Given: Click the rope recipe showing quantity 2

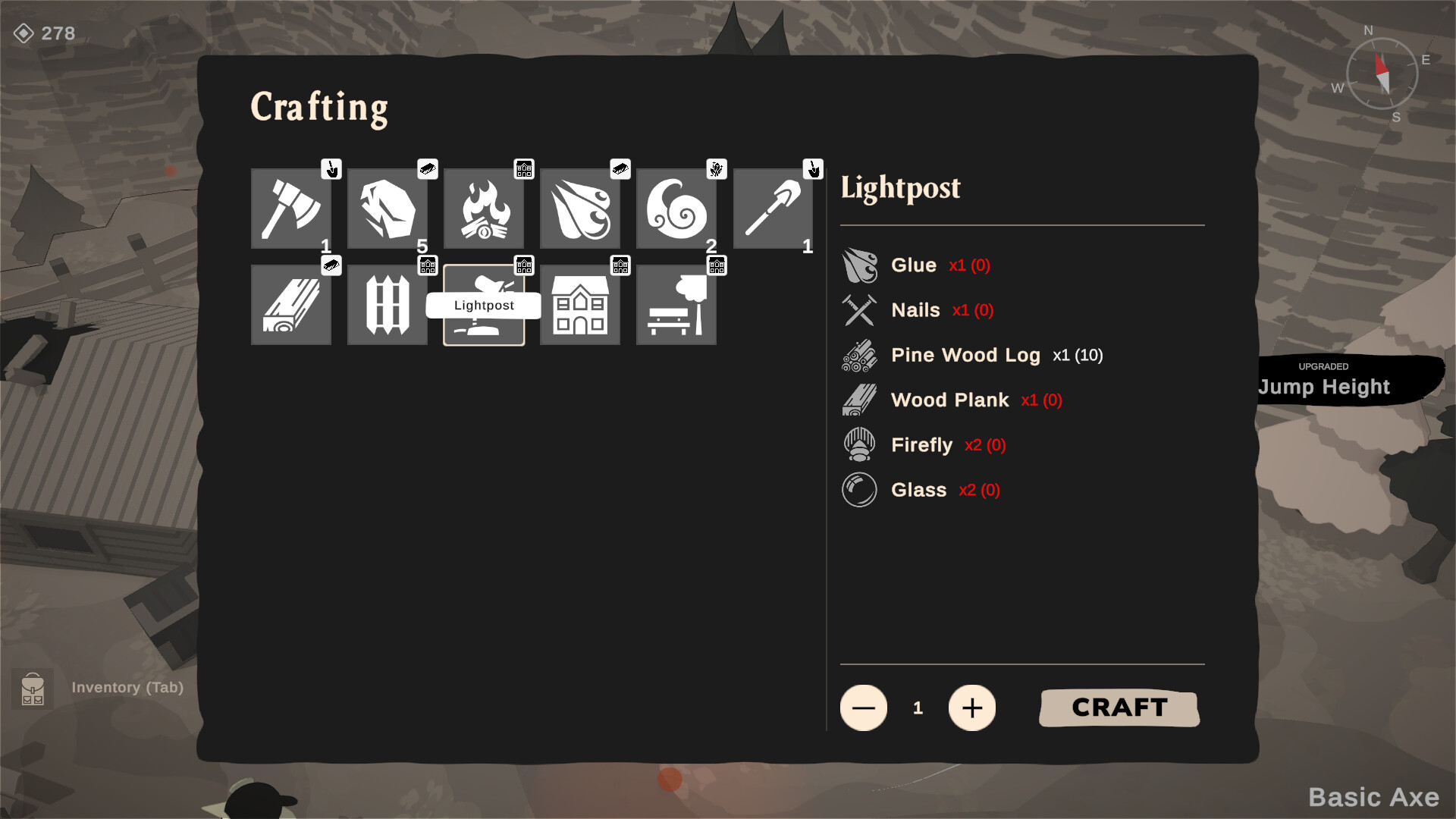Looking at the screenshot, I should (676, 209).
